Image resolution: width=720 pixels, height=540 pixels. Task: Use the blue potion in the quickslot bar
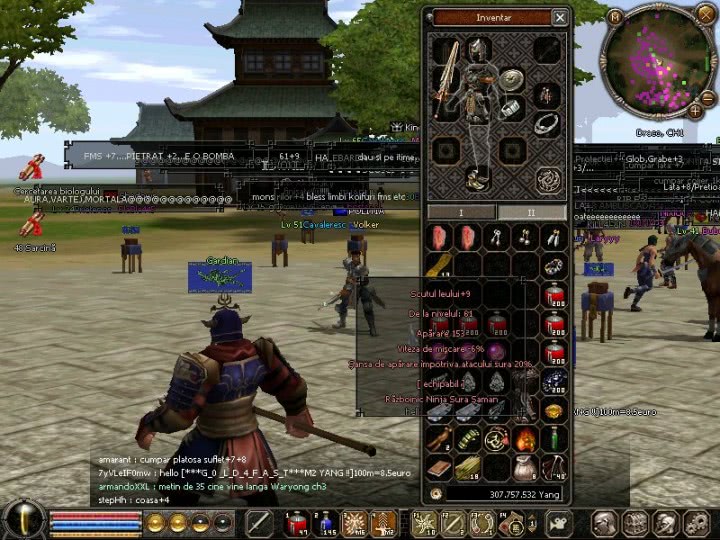[x=326, y=522]
